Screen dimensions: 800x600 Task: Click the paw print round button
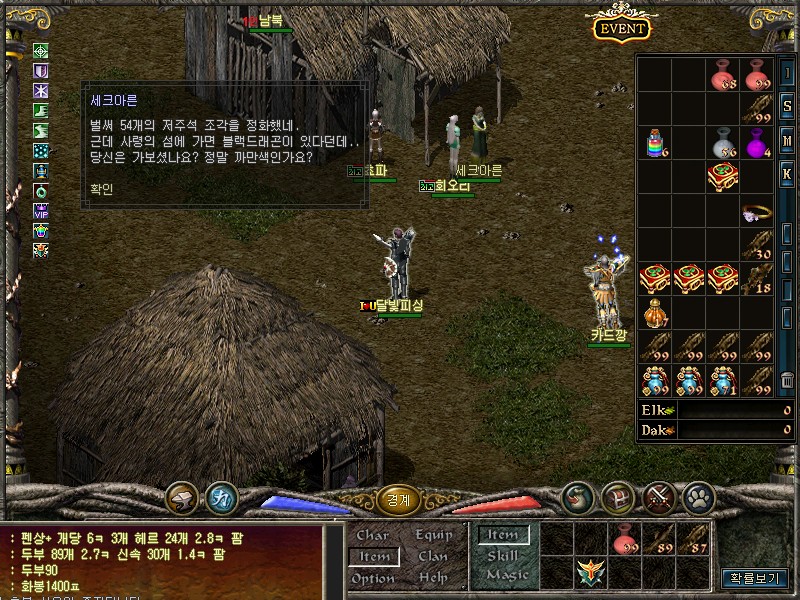(698, 495)
